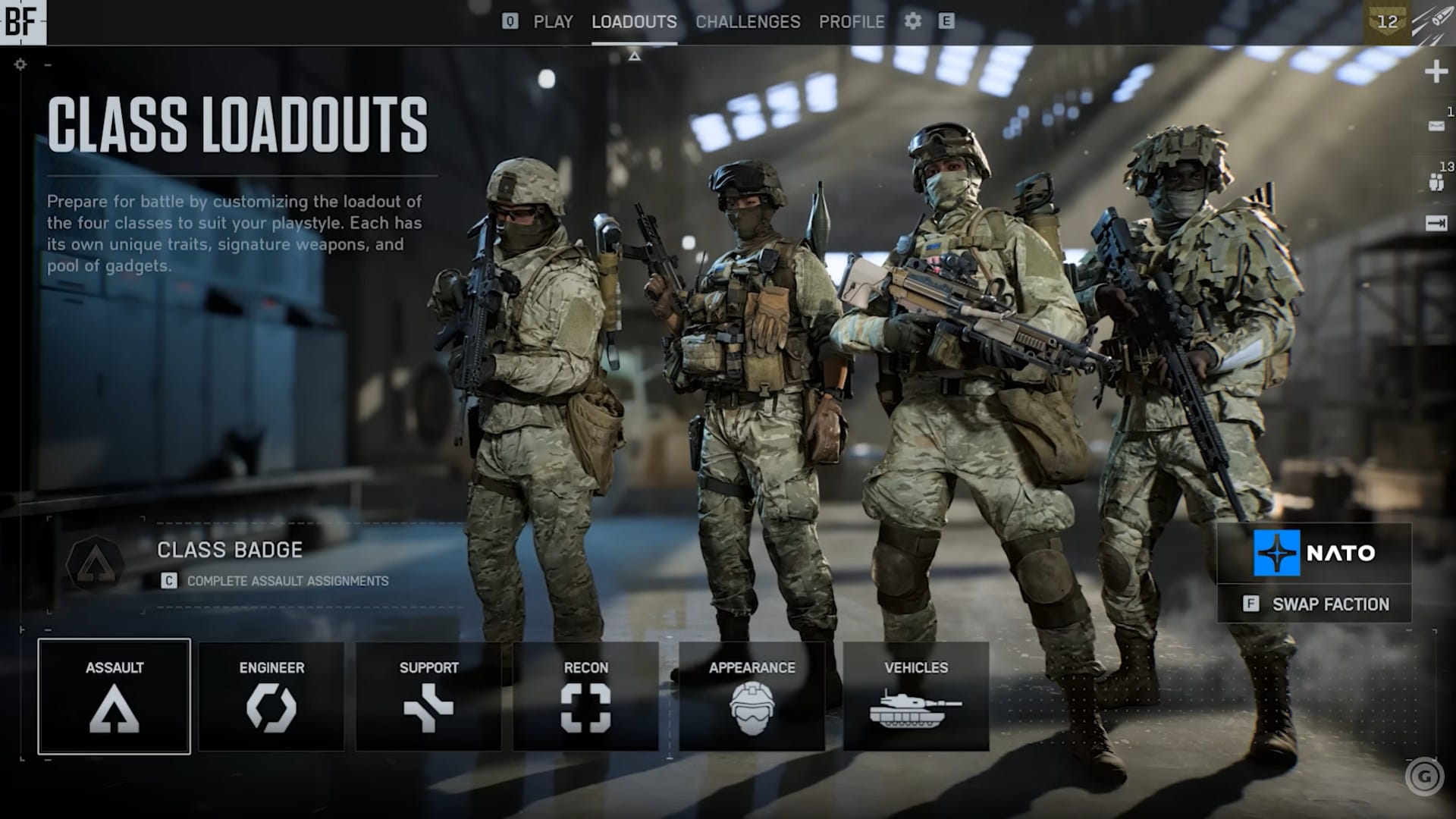This screenshot has width=1456, height=819.
Task: Open the squad members icon
Action: (1436, 182)
